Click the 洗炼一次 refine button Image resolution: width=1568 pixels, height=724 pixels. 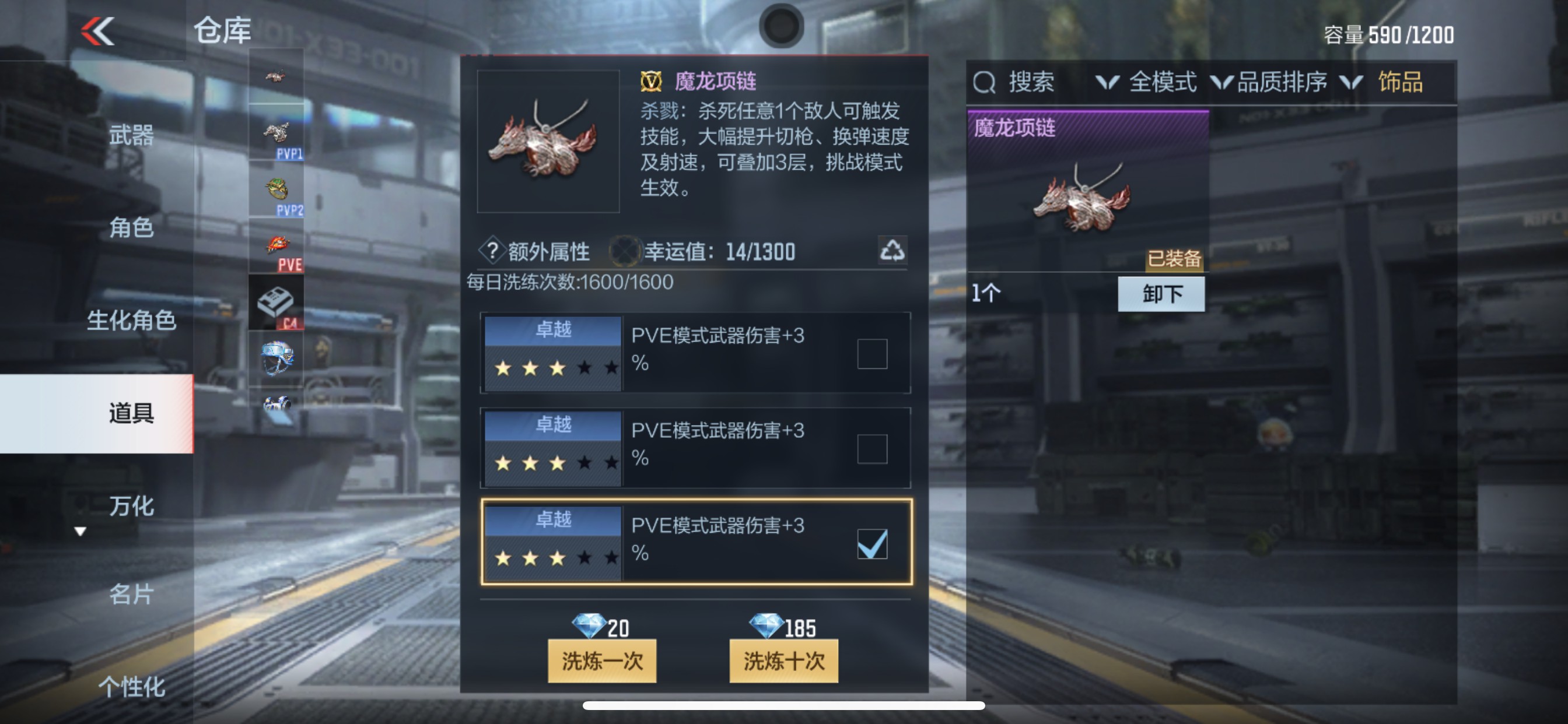pos(601,661)
